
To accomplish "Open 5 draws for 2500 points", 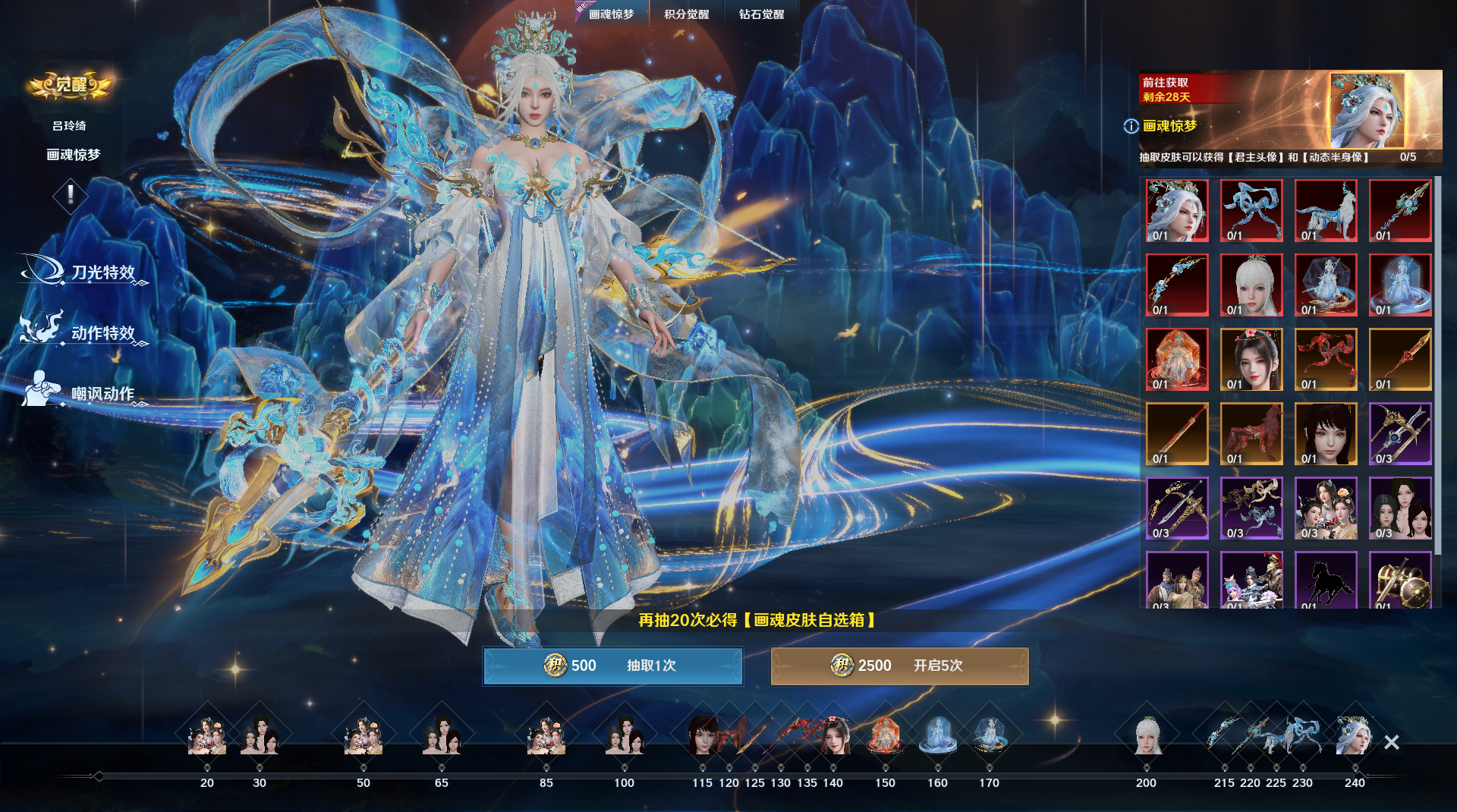I will pyautogui.click(x=899, y=666).
